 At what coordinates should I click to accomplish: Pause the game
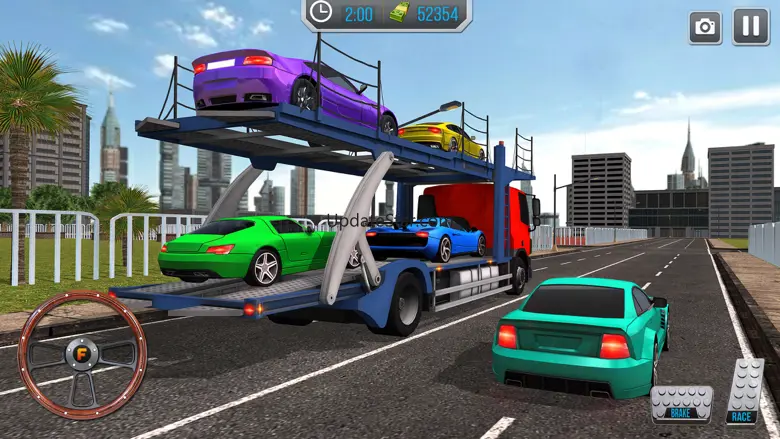point(750,27)
